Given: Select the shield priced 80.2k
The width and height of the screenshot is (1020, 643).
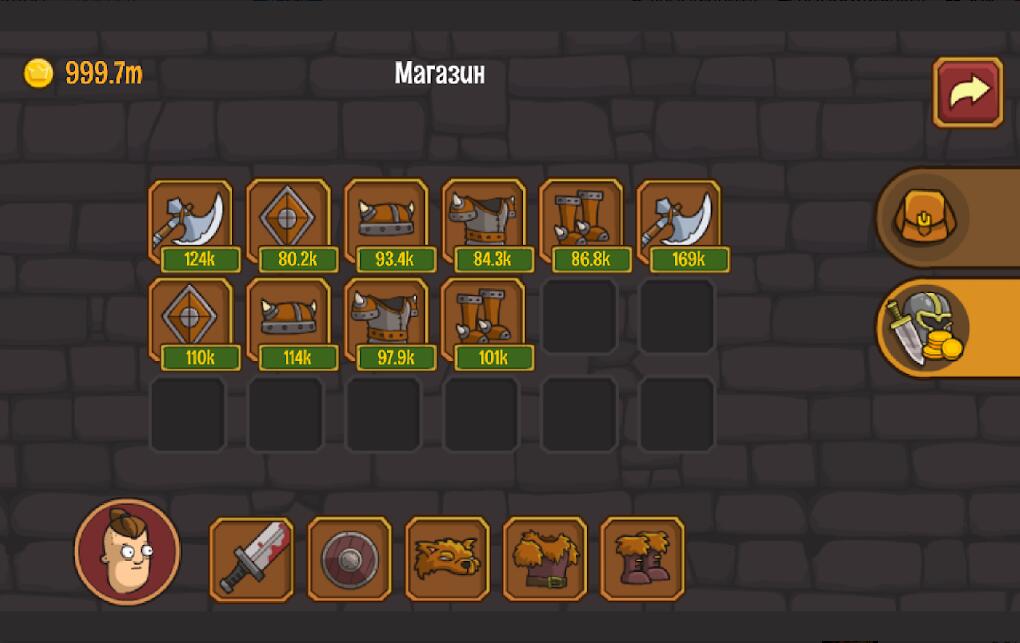Looking at the screenshot, I should point(289,222).
